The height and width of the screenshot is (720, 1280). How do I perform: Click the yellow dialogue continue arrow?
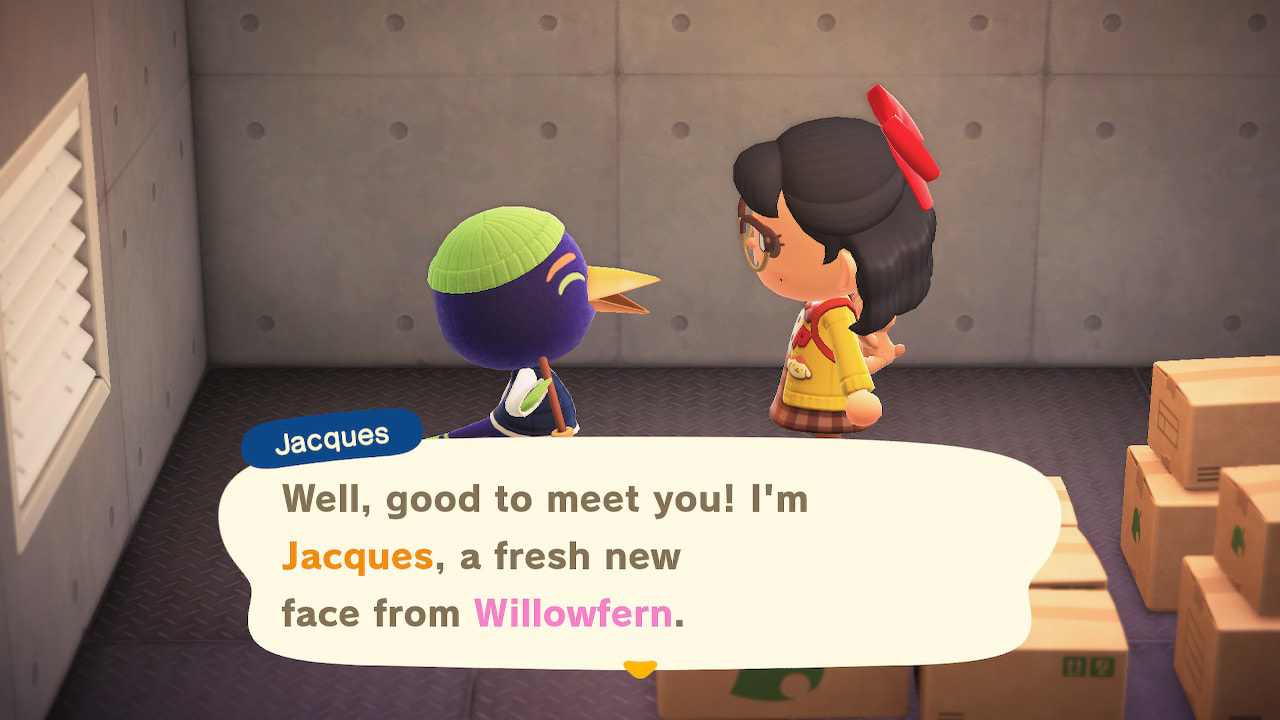tap(639, 667)
